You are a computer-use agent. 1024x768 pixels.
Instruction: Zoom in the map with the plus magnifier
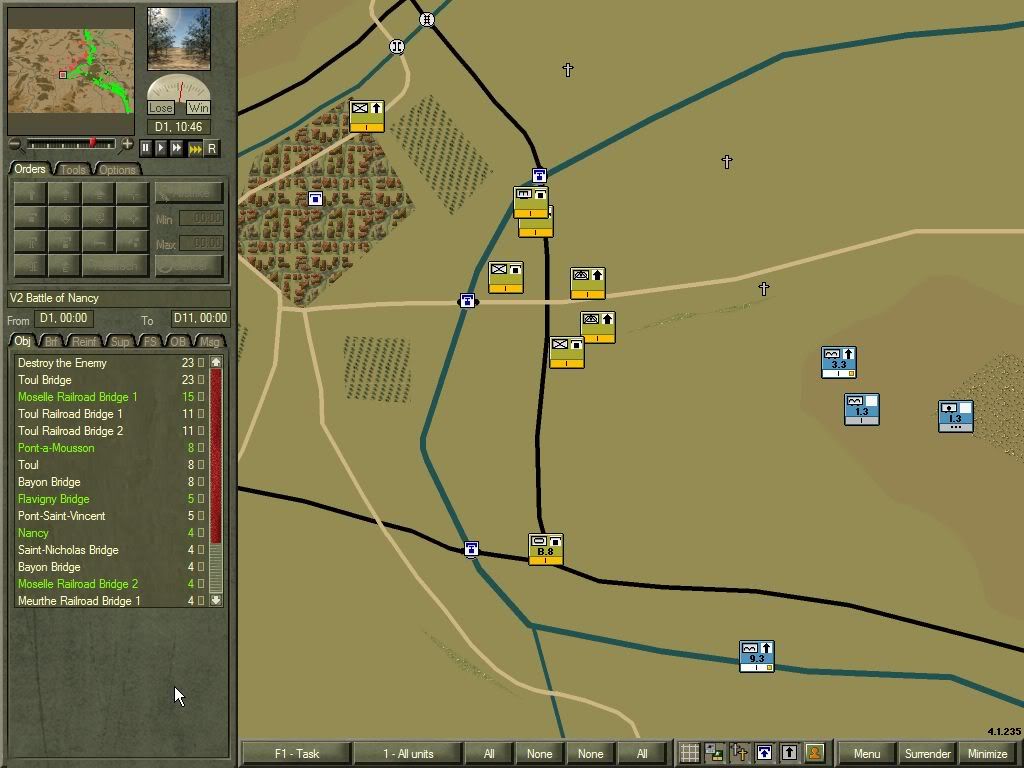[x=127, y=145]
